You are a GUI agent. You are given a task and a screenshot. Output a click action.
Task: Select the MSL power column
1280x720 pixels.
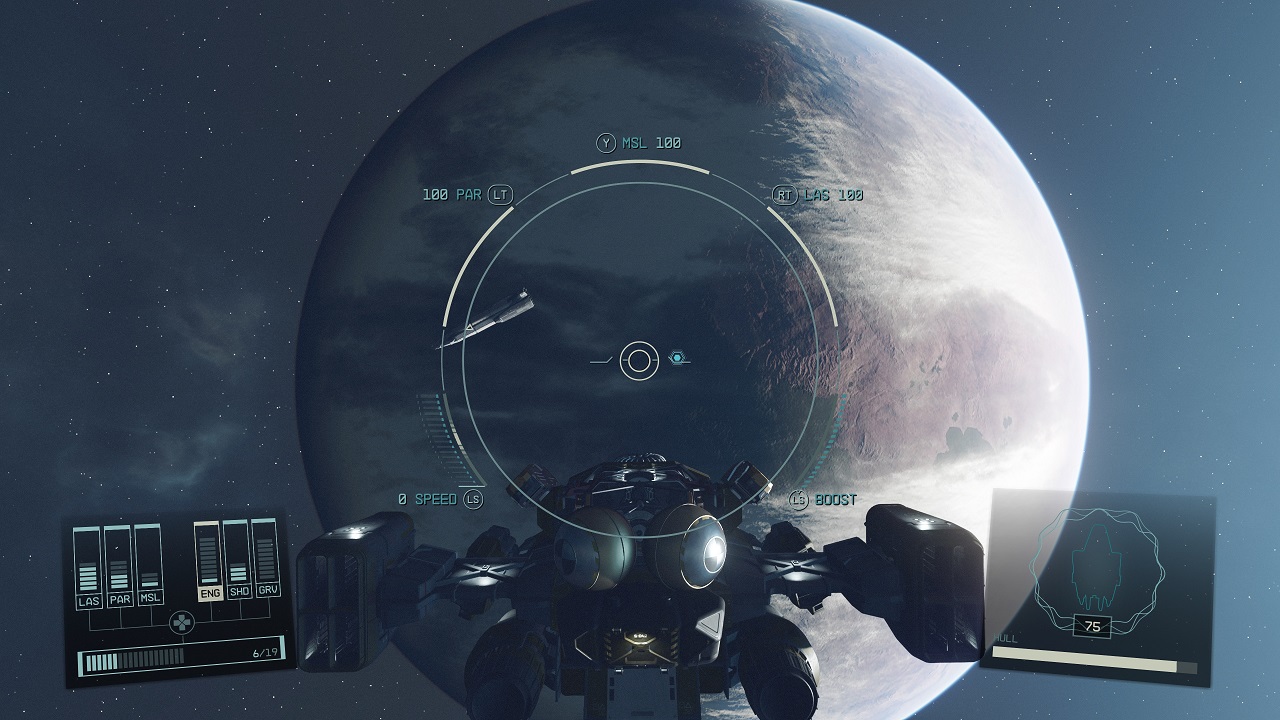[149, 564]
